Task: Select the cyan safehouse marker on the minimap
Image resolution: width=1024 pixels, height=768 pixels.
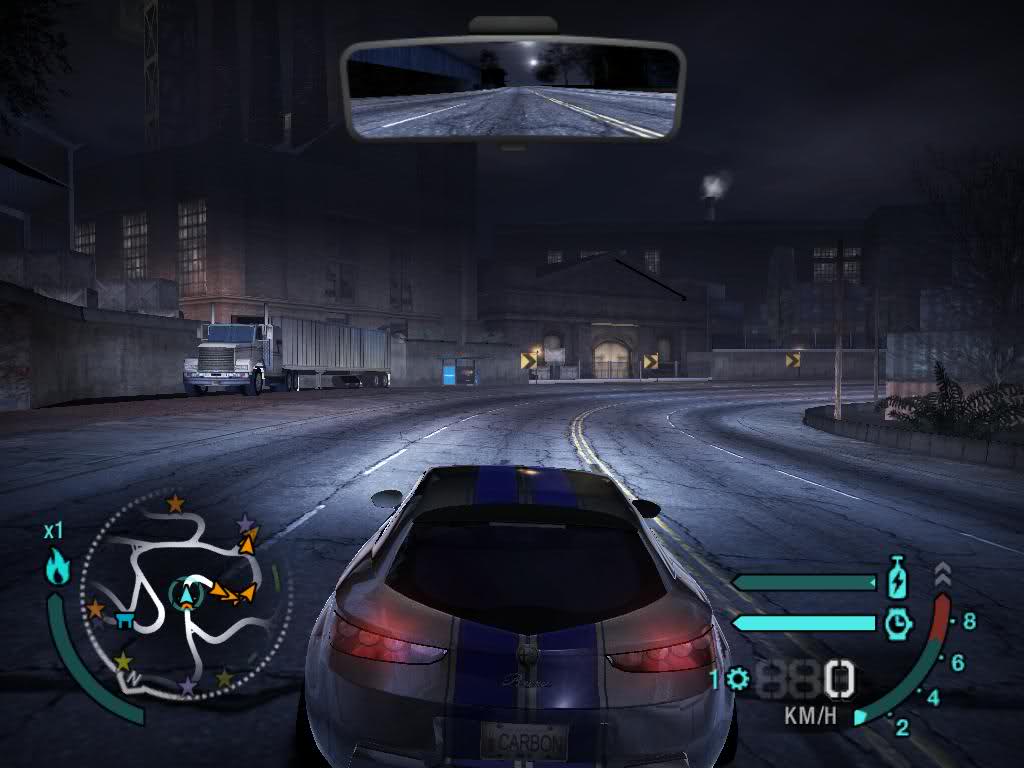Action: 126,620
